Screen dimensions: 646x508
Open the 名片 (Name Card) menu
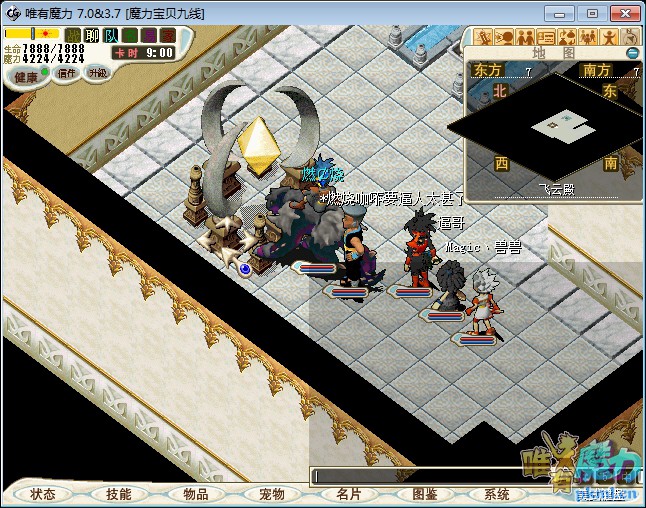[348, 494]
